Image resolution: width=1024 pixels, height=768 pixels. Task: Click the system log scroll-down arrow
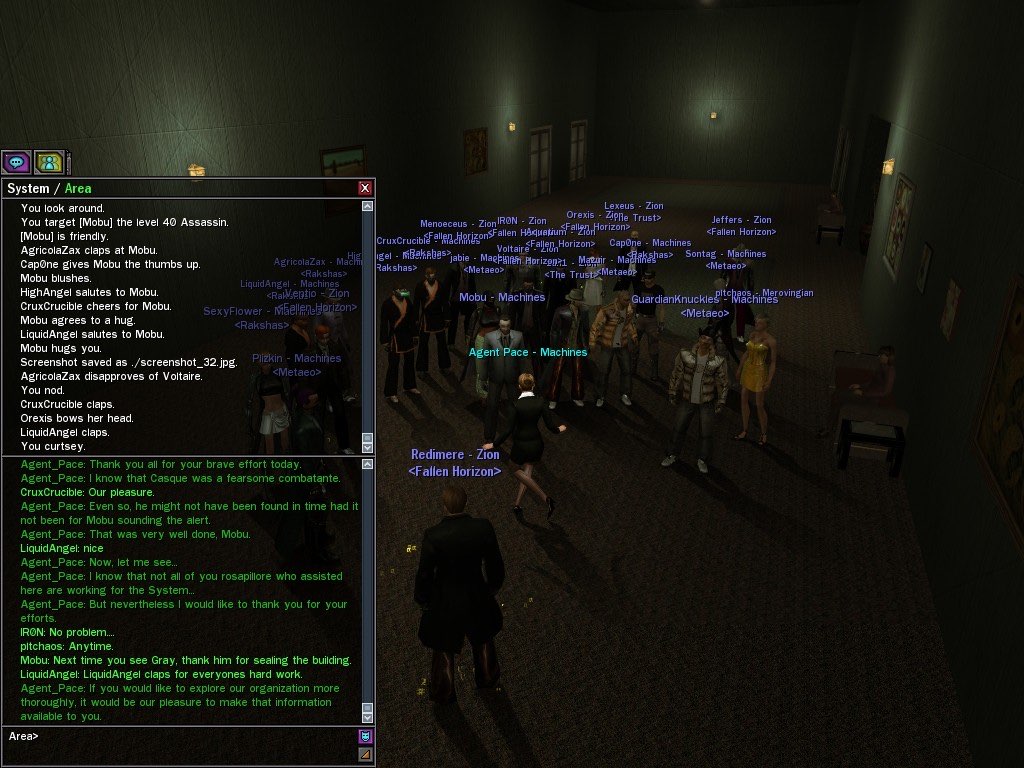tap(367, 447)
